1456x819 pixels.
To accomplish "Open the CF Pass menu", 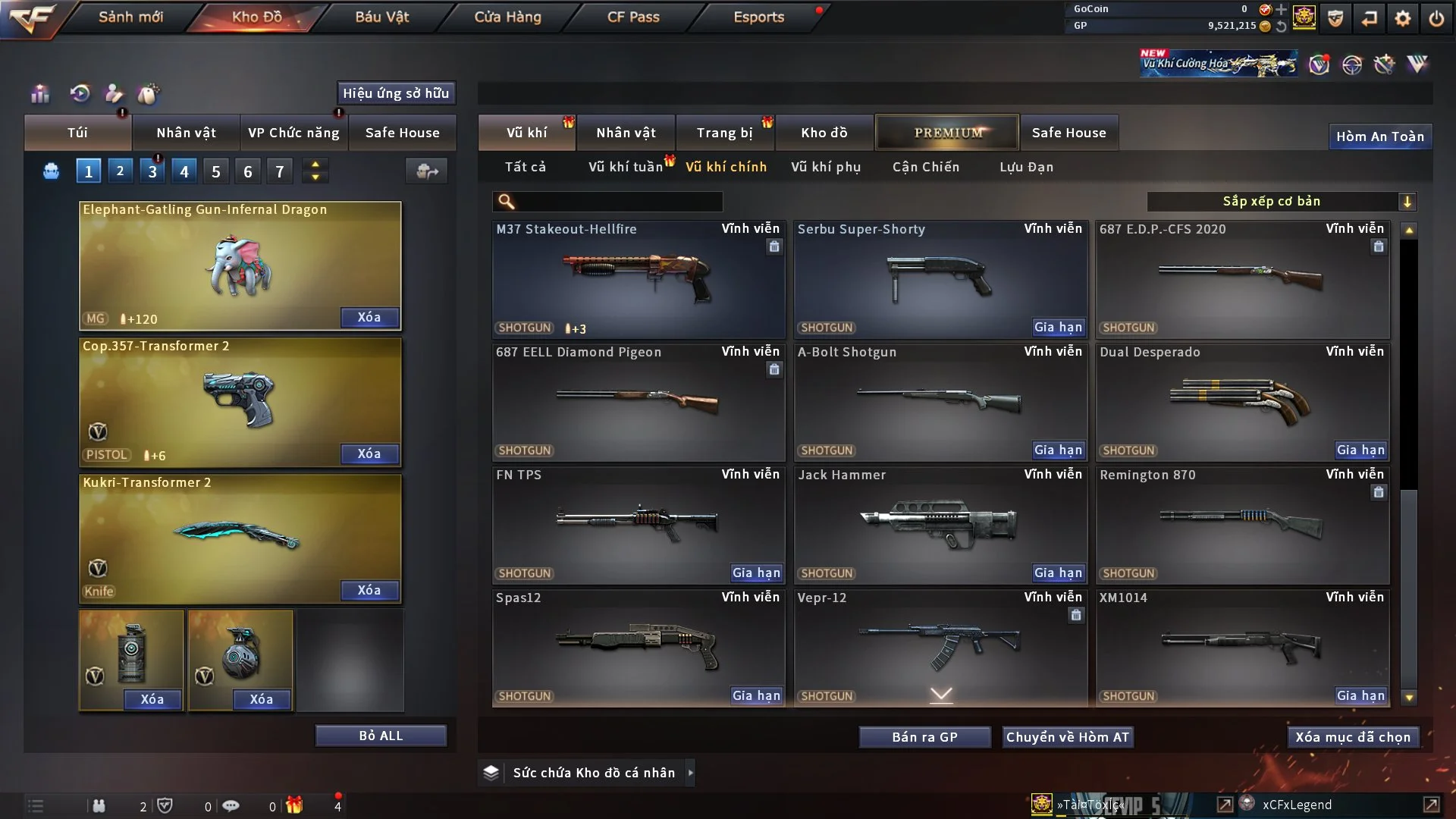I will pos(633,17).
